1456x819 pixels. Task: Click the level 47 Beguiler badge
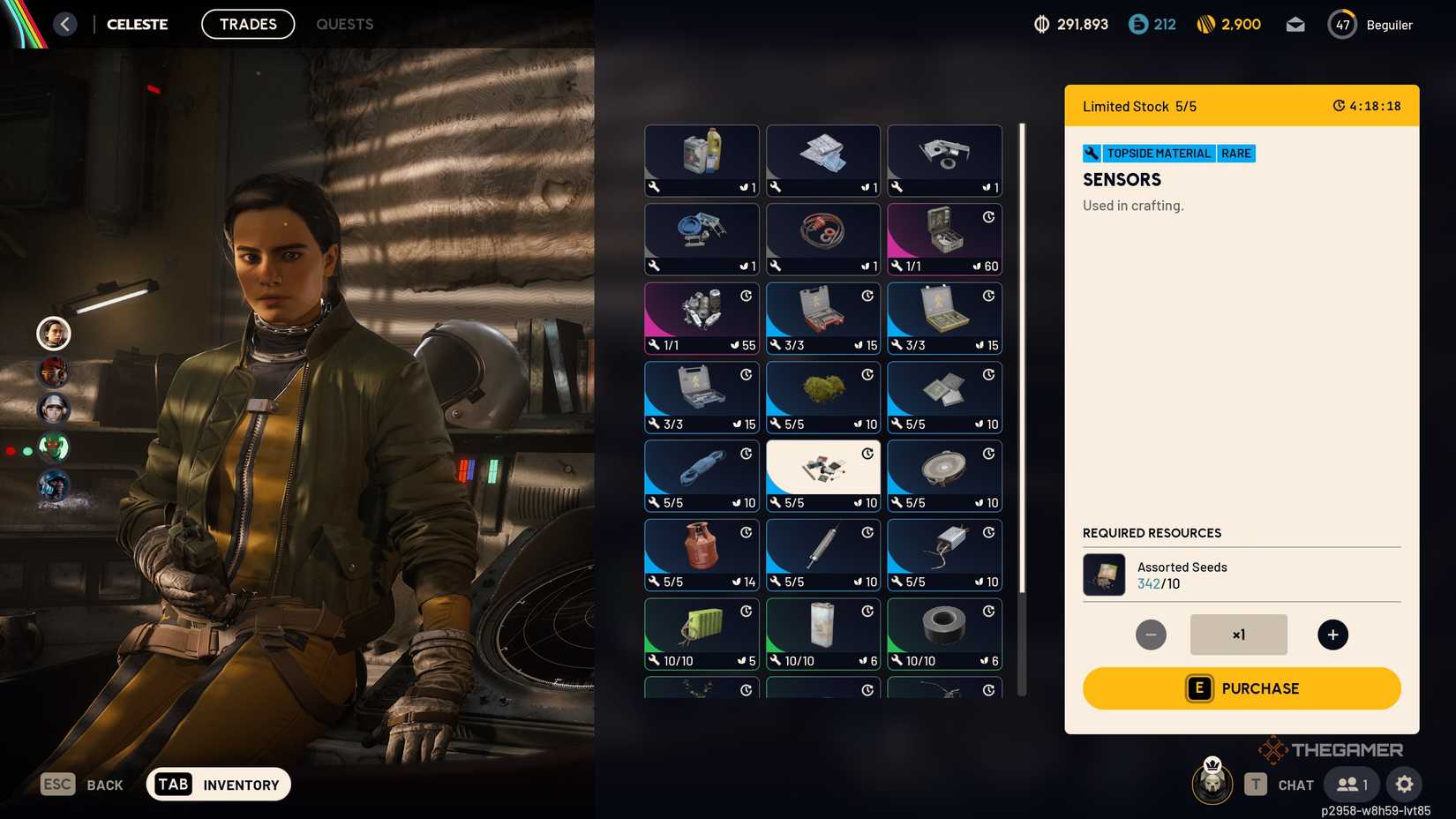pos(1342,24)
